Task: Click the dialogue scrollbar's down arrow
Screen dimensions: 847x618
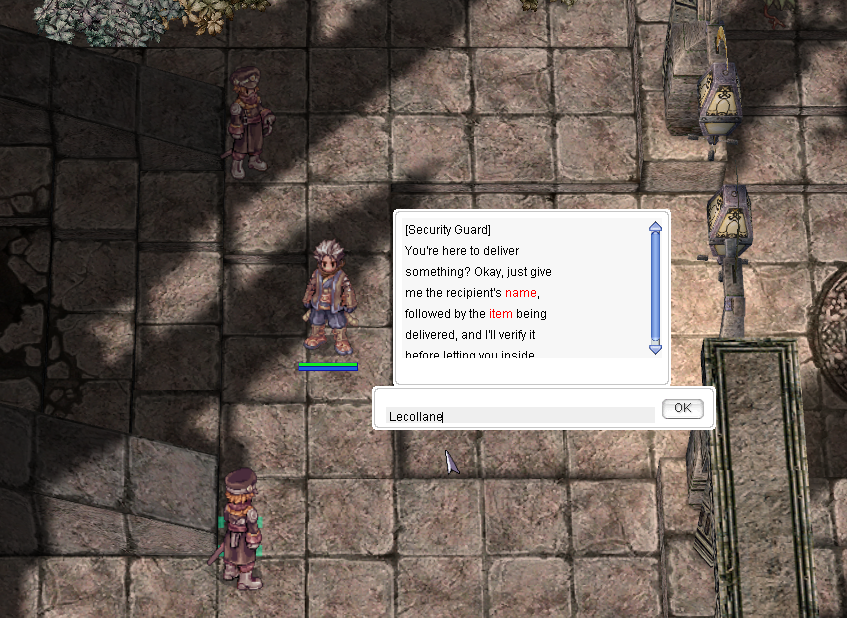Action: point(656,348)
